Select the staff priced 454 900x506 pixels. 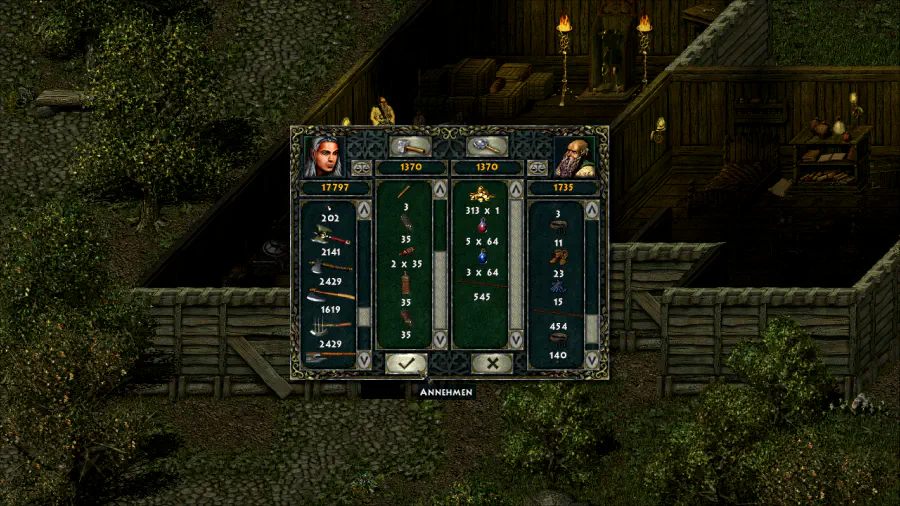pyautogui.click(x=558, y=314)
